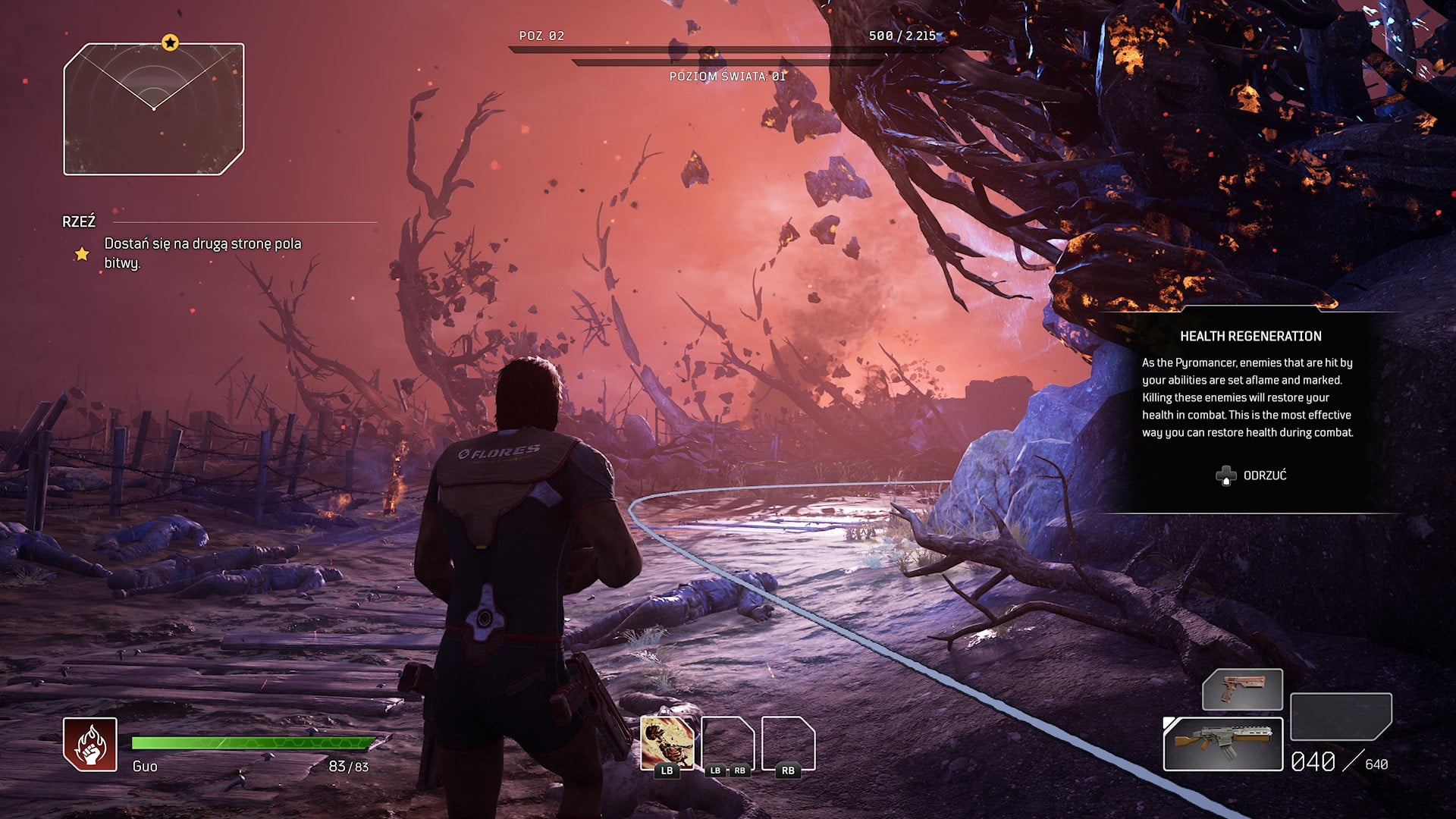The height and width of the screenshot is (819, 1456).
Task: Activate the first skill ability icon
Action: [x=667, y=744]
